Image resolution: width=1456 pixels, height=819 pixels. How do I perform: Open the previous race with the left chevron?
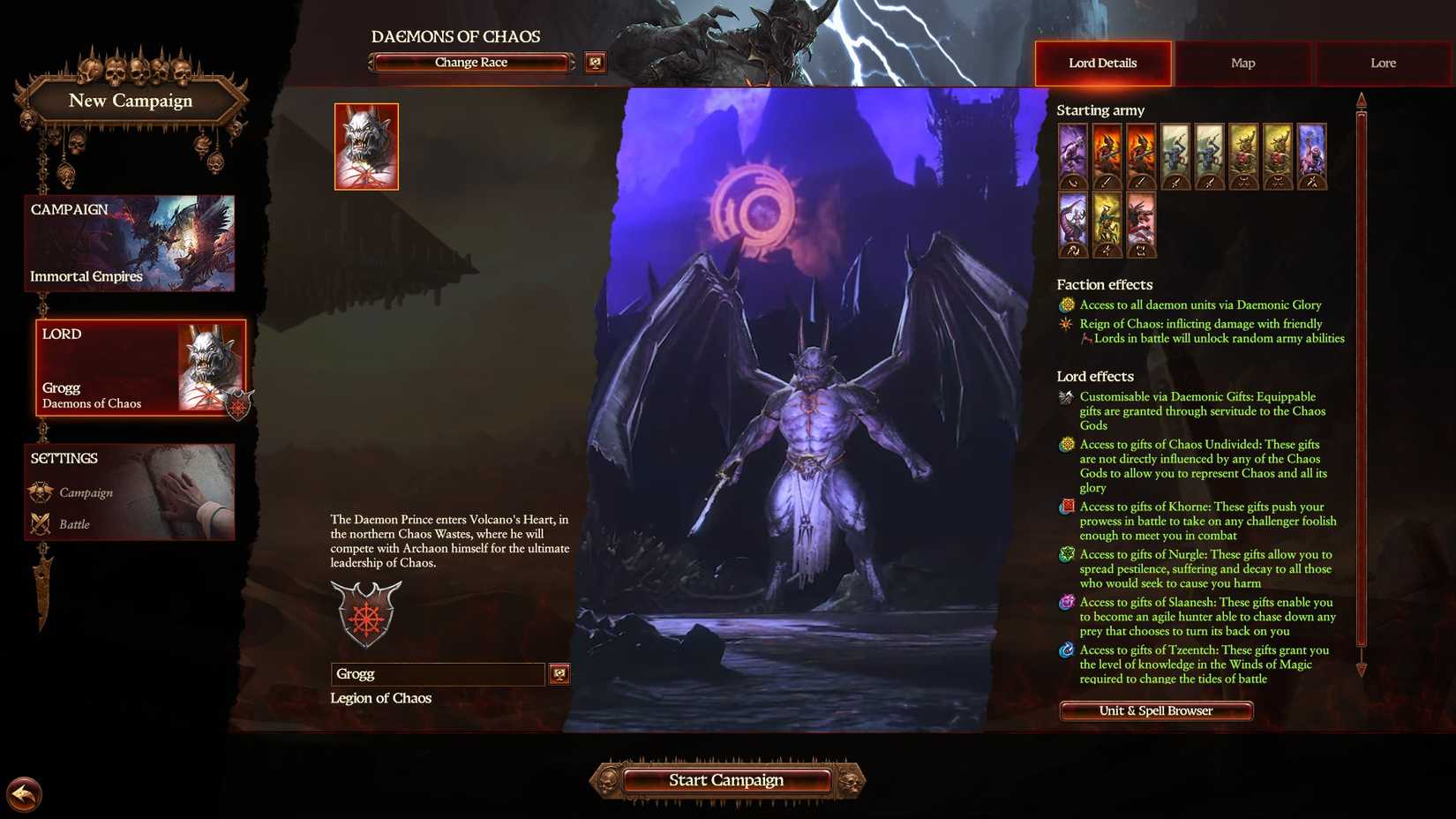[370, 62]
